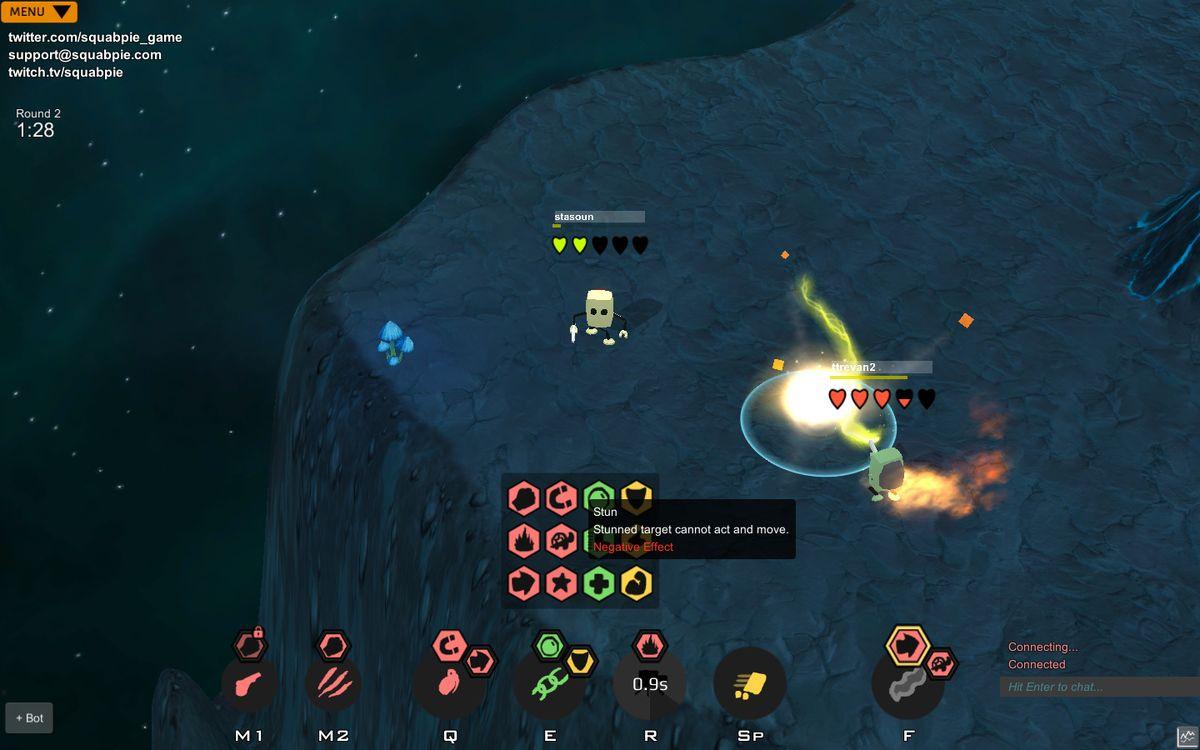Choose the green plus-cross hexagon

(x=598, y=583)
